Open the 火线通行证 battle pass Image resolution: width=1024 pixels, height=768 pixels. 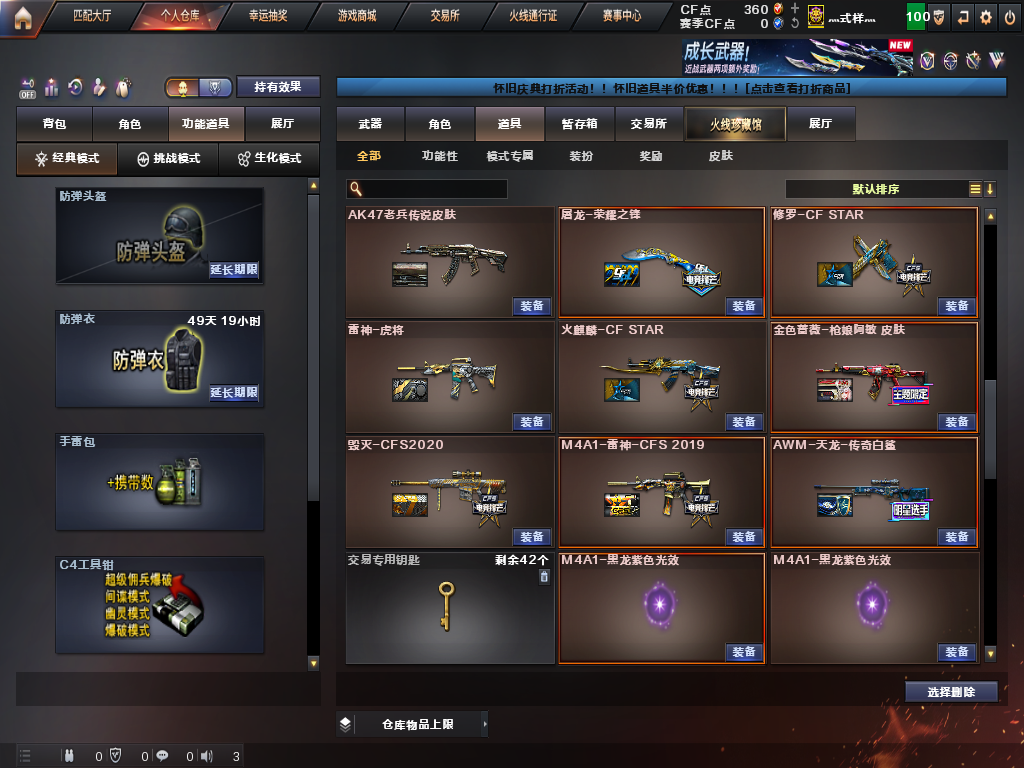533,16
